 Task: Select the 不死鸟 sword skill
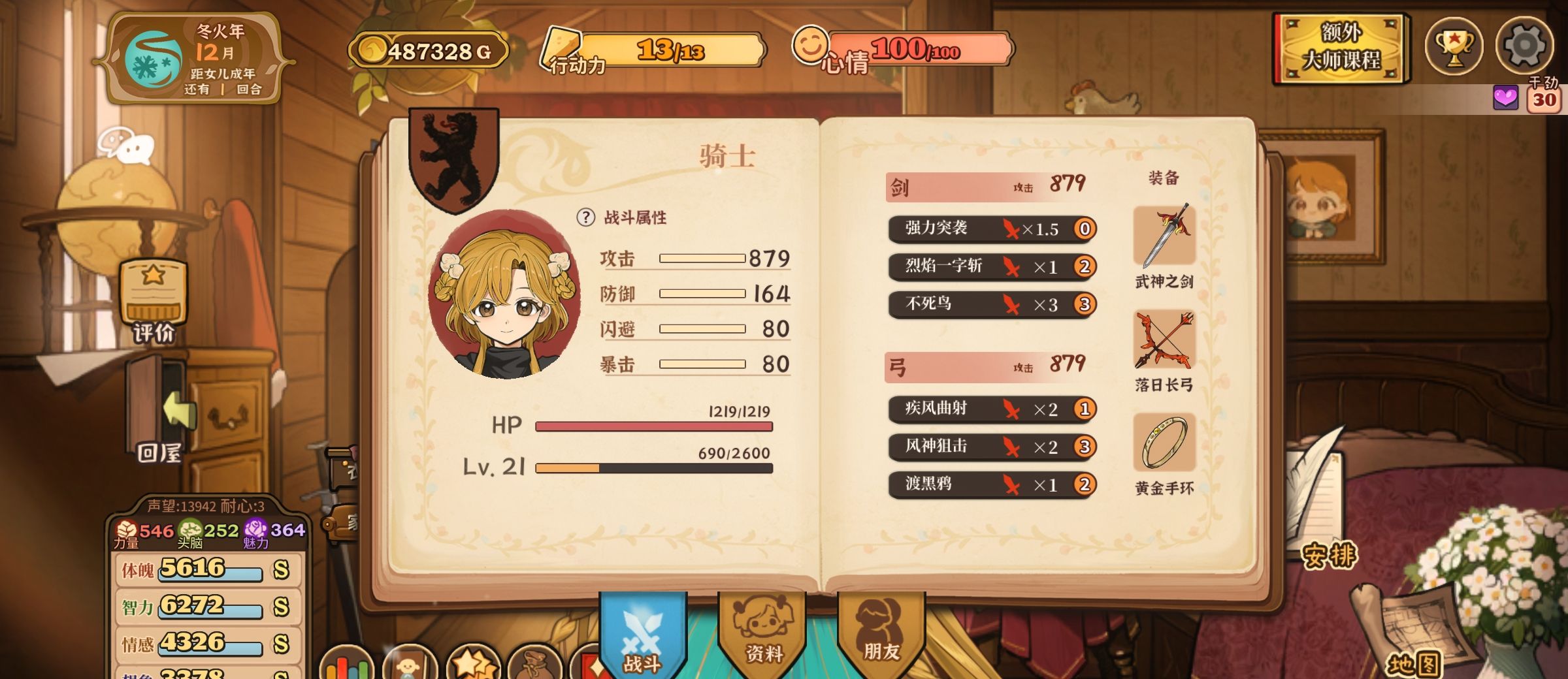[x=991, y=304]
